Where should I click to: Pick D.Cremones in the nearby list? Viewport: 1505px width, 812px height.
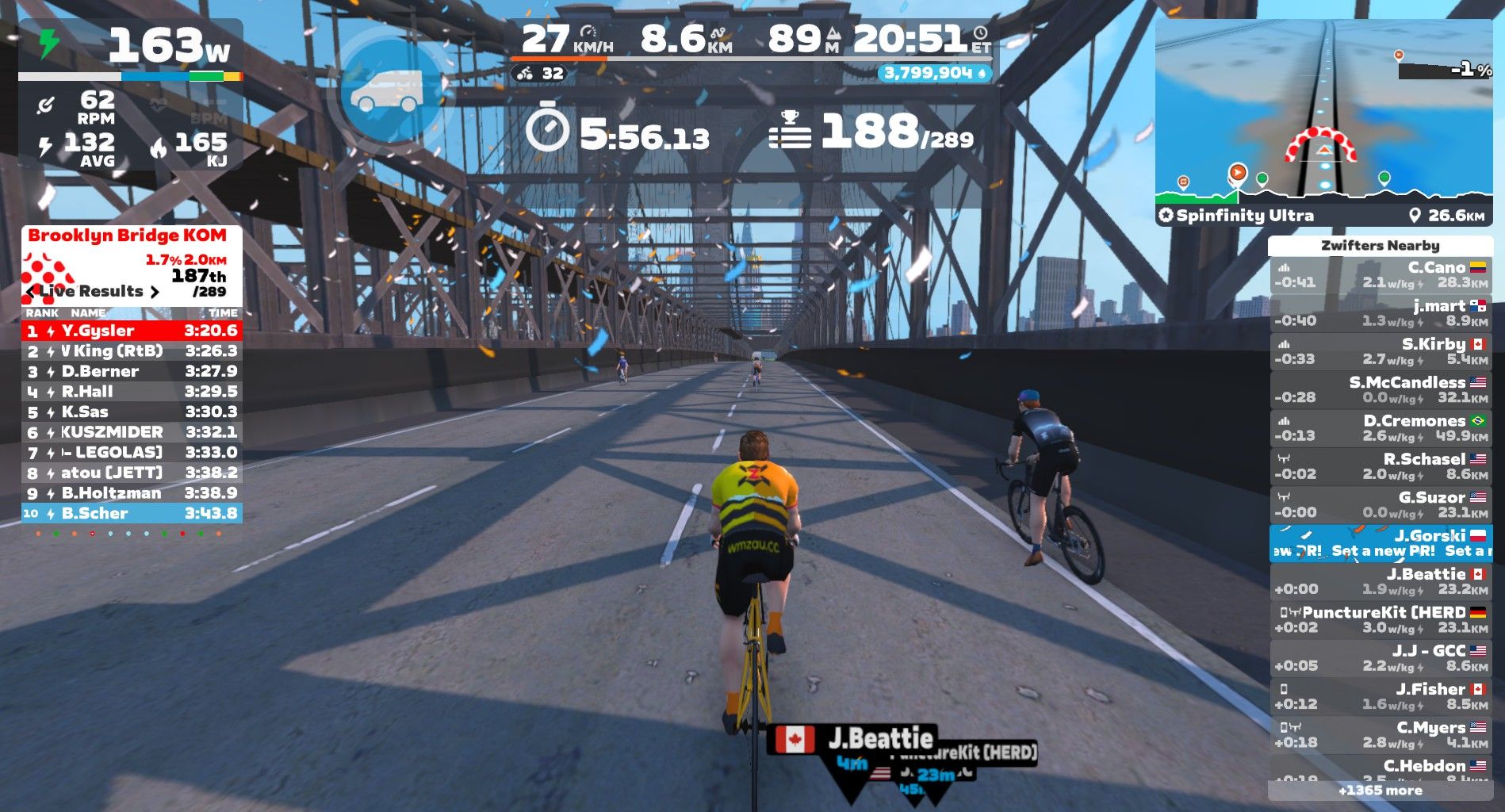pyautogui.click(x=1381, y=428)
